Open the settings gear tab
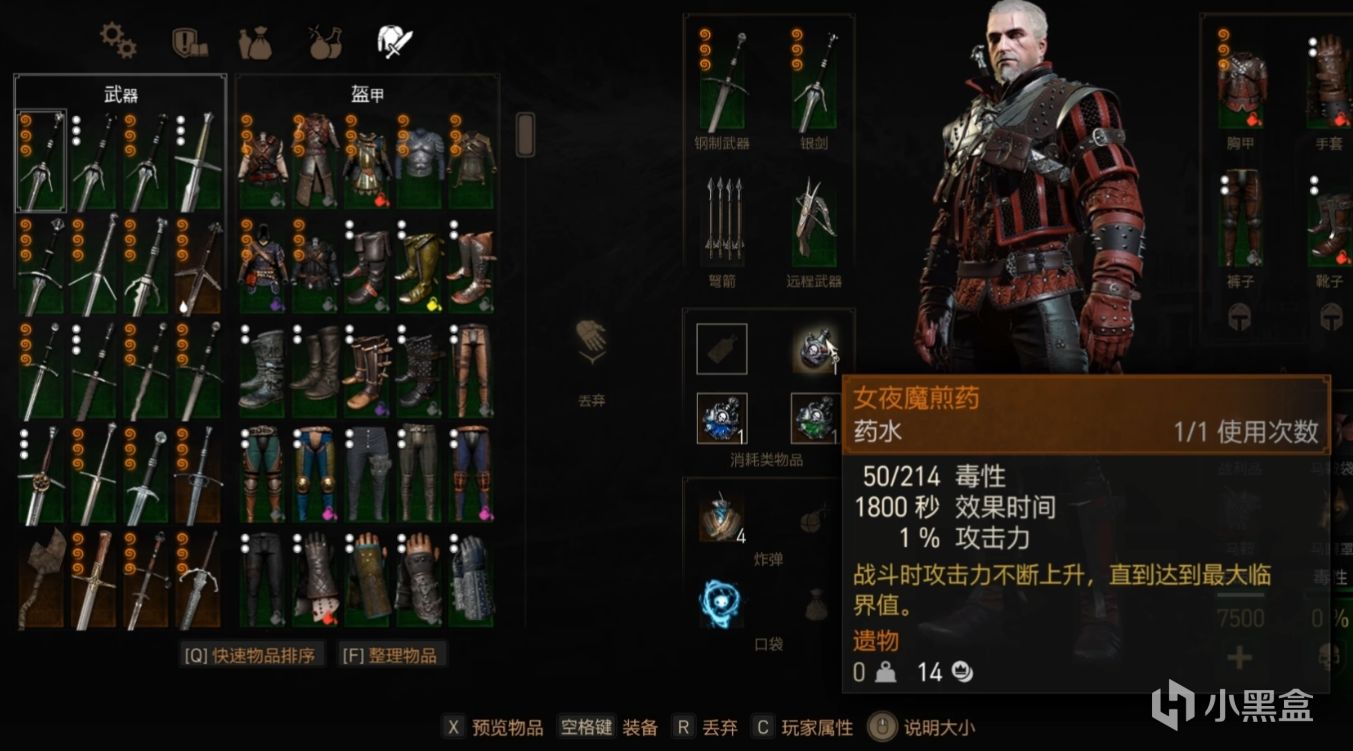Viewport: 1353px width, 751px height. pyautogui.click(x=118, y=42)
